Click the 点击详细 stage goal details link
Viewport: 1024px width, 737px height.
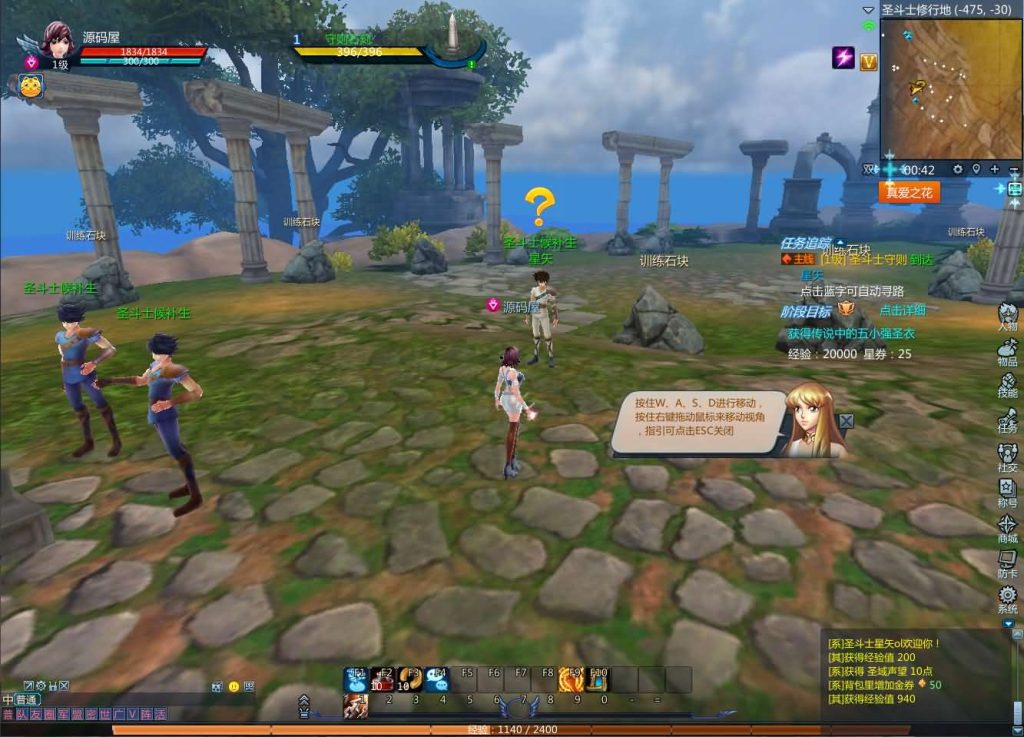pyautogui.click(x=902, y=310)
